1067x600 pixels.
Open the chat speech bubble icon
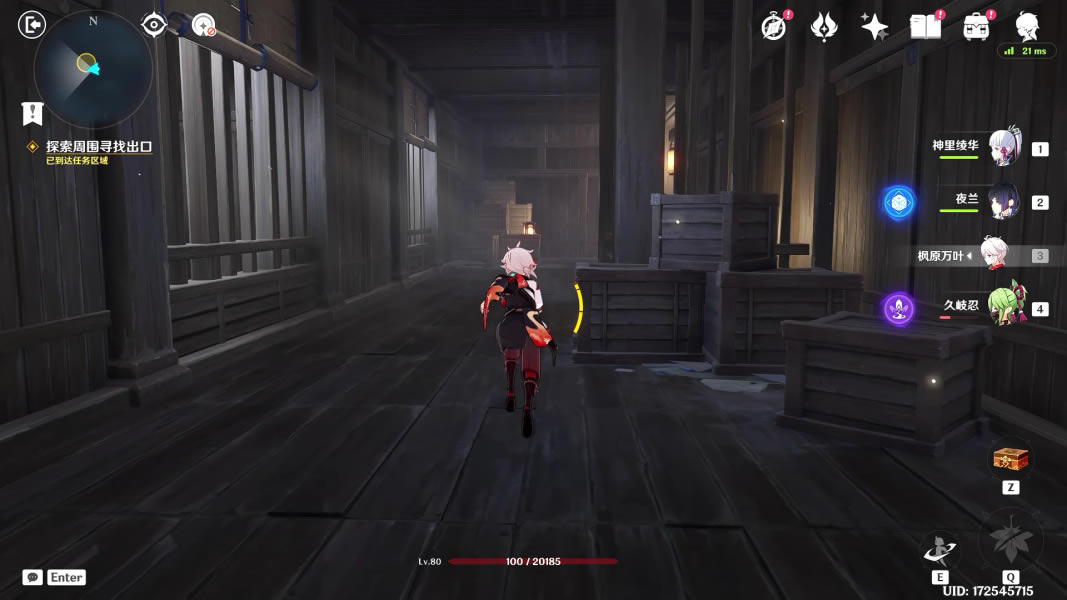33,577
